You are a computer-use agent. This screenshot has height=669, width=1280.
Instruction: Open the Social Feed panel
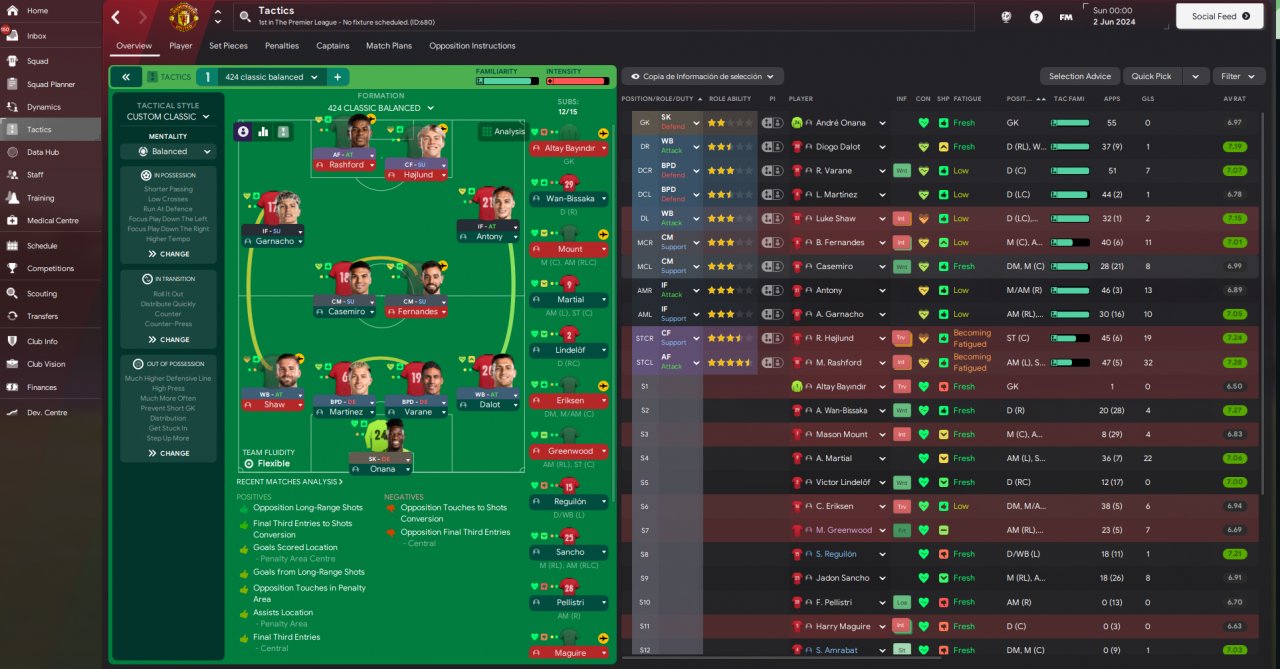1220,16
